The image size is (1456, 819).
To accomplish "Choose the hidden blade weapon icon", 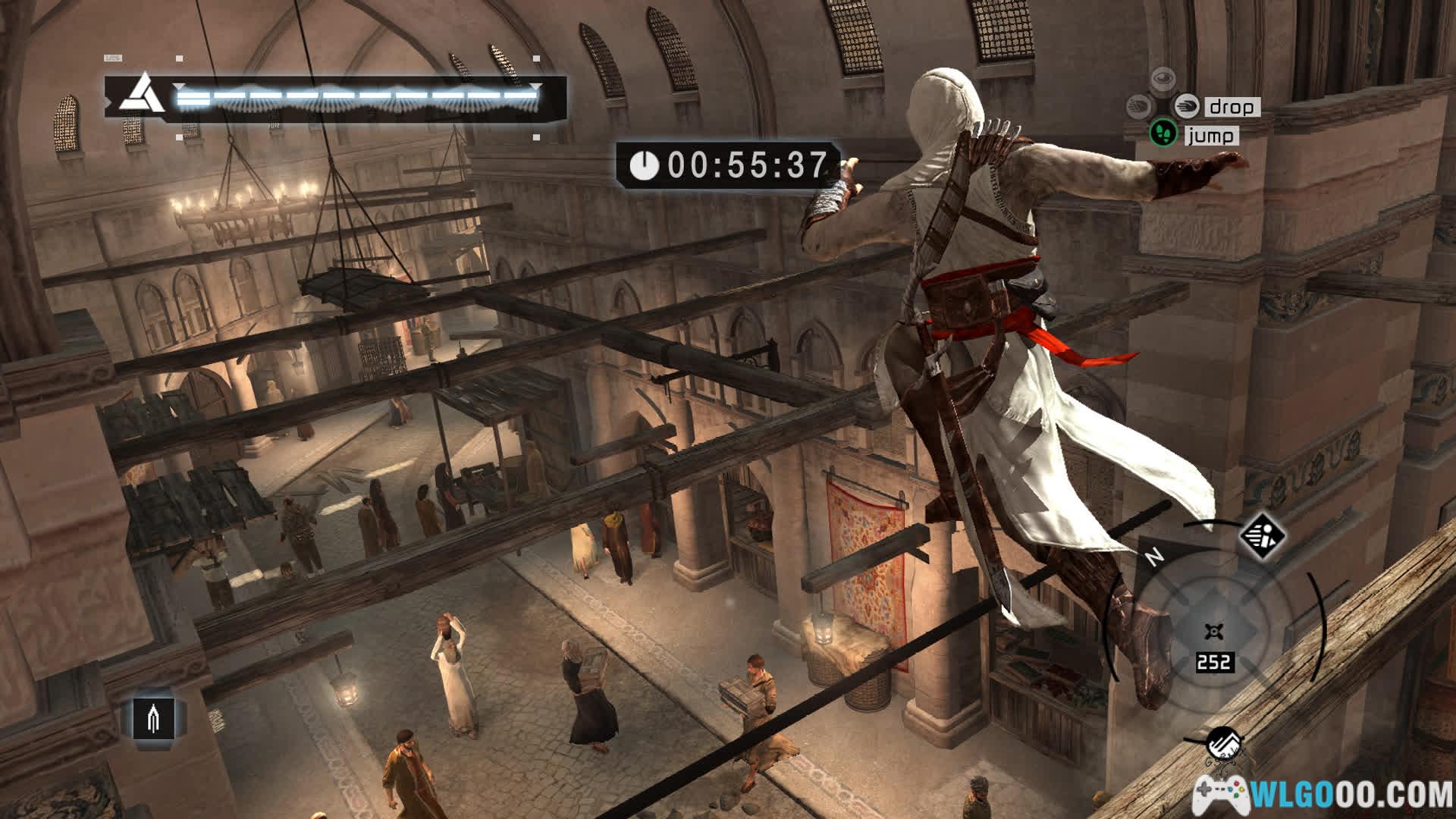I will point(154,717).
